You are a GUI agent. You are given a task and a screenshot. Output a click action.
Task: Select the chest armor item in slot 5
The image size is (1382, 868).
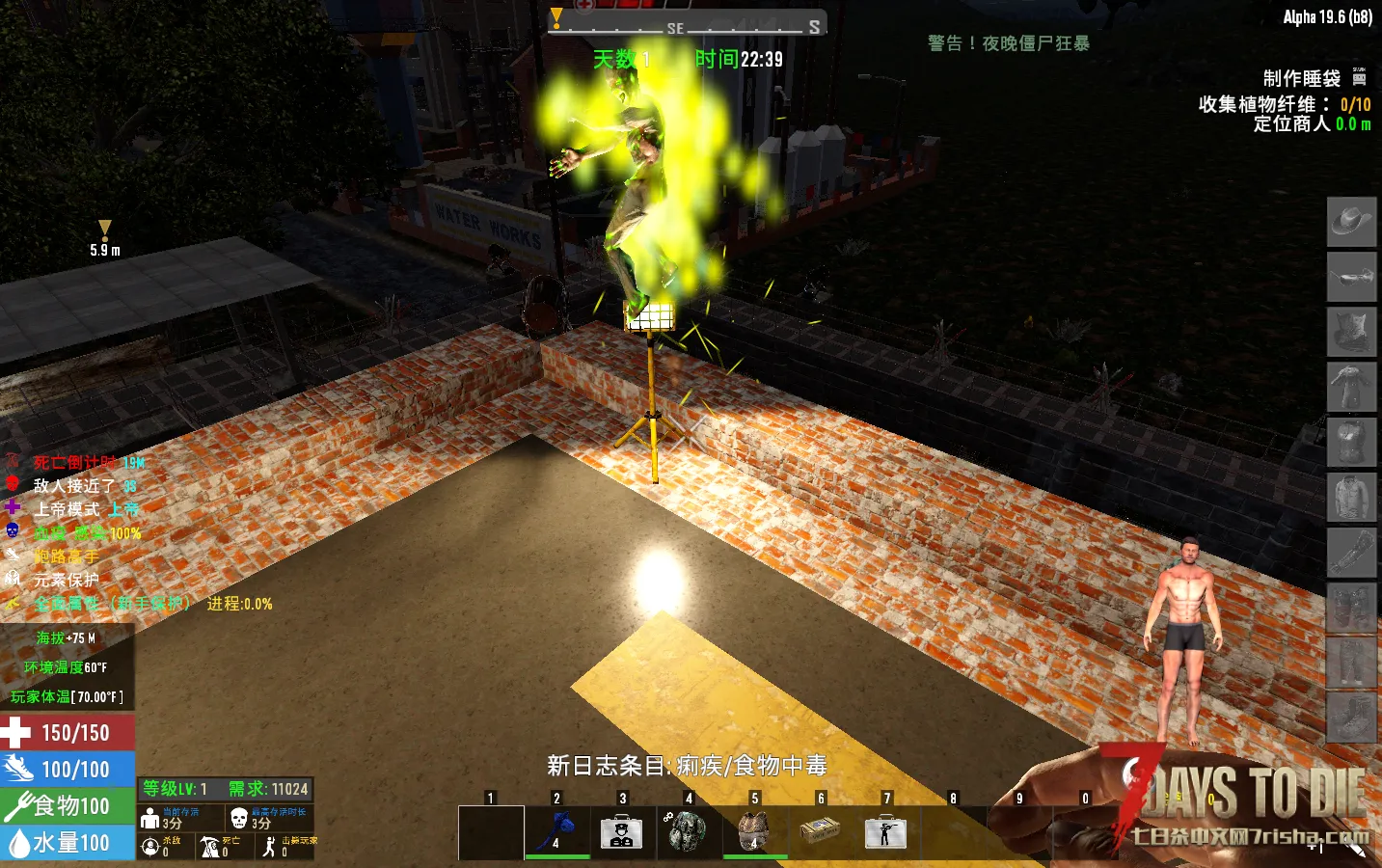(755, 830)
